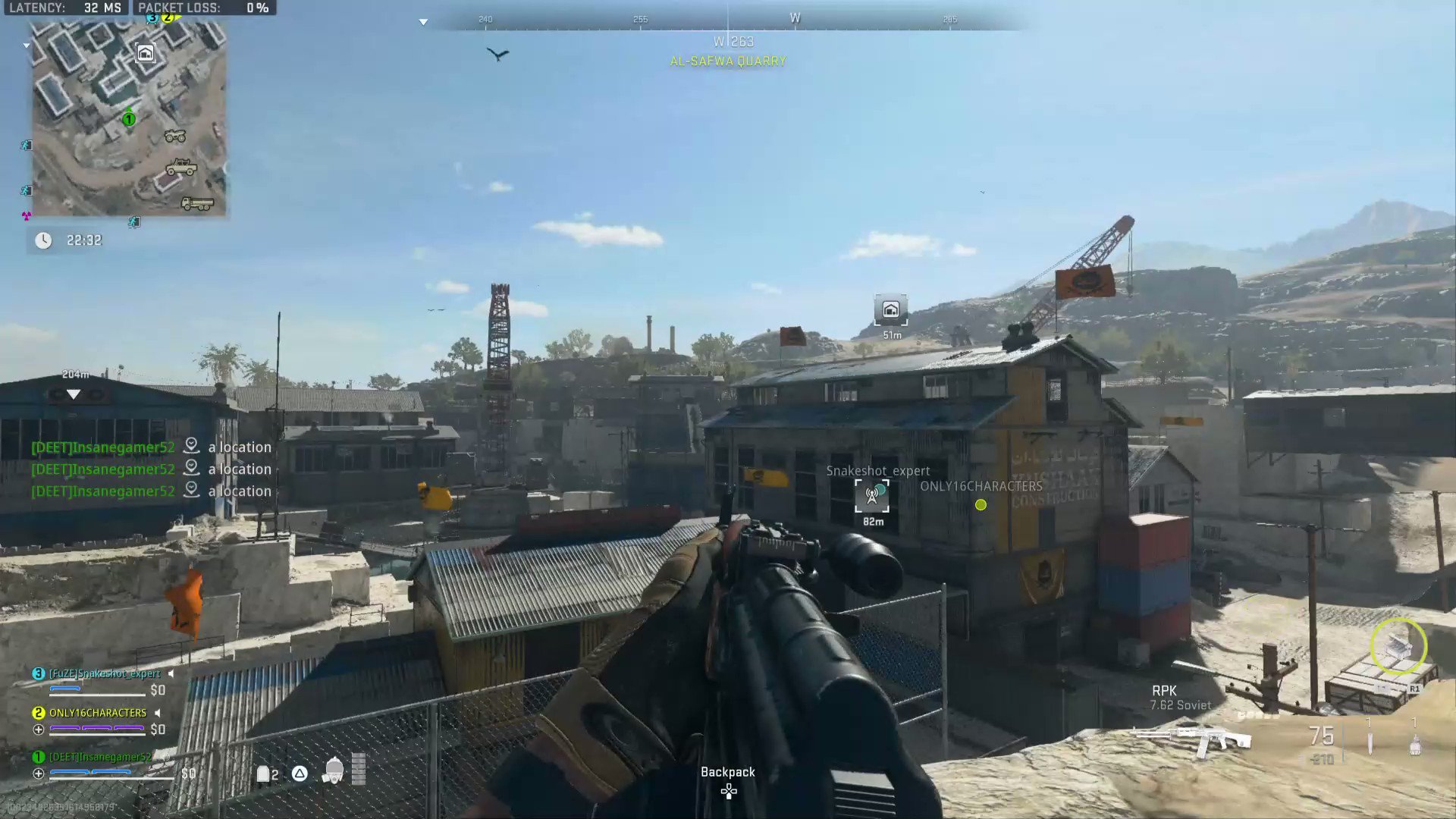The width and height of the screenshot is (1456, 819).
Task: Open the 204m waypoint chevron marker
Action: click(73, 394)
